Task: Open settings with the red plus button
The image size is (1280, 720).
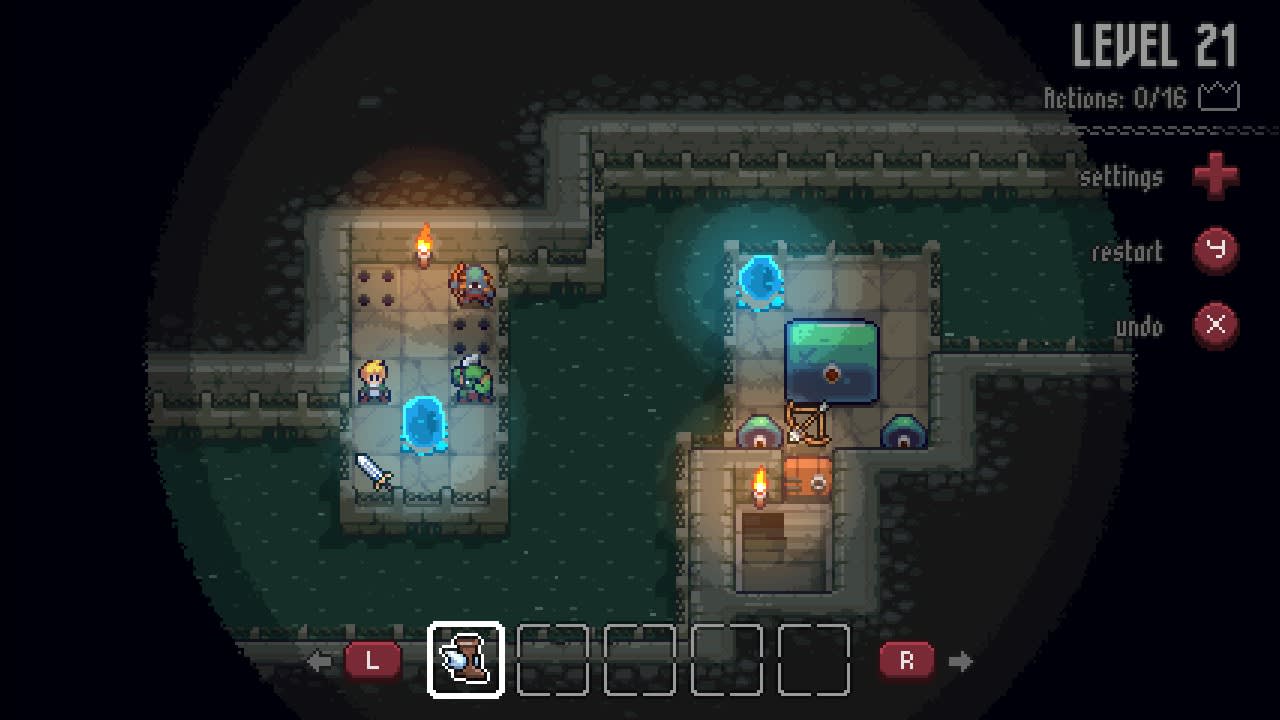Action: (x=1216, y=177)
